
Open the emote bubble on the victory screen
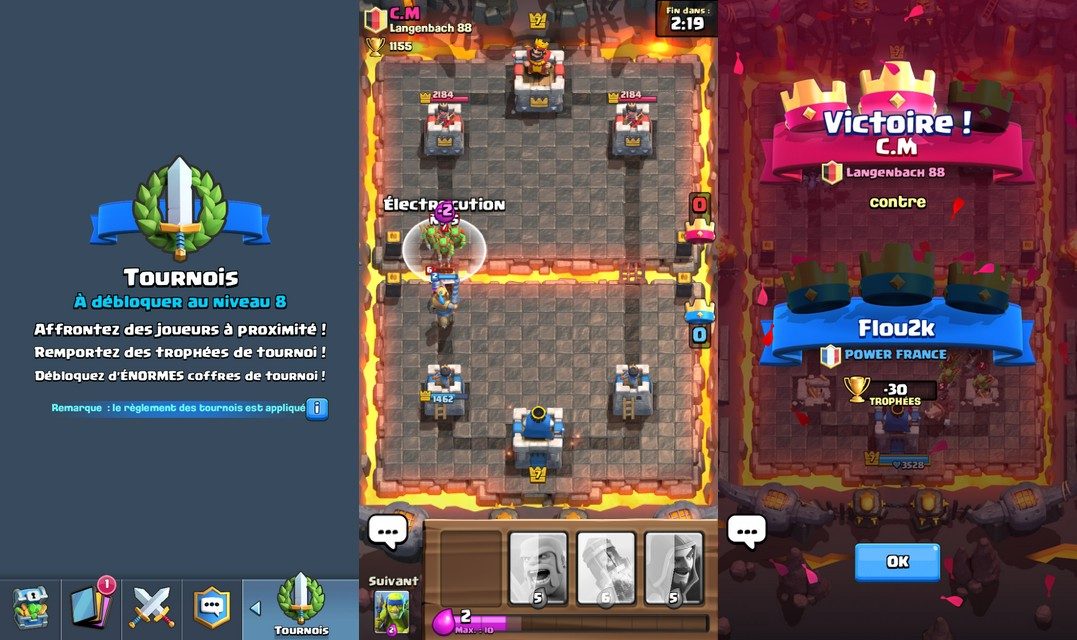tap(746, 531)
